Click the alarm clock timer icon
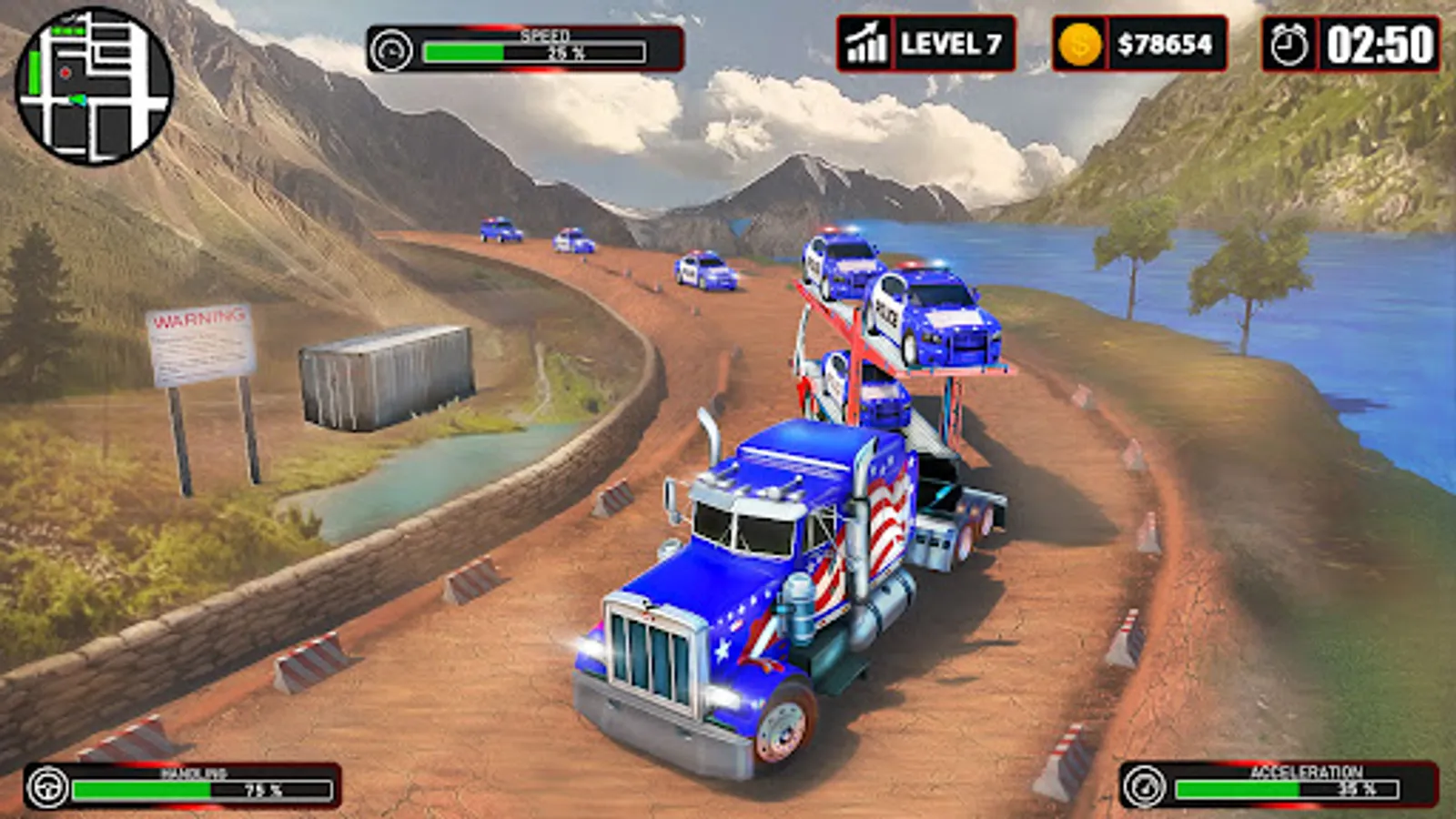 pyautogui.click(x=1289, y=44)
